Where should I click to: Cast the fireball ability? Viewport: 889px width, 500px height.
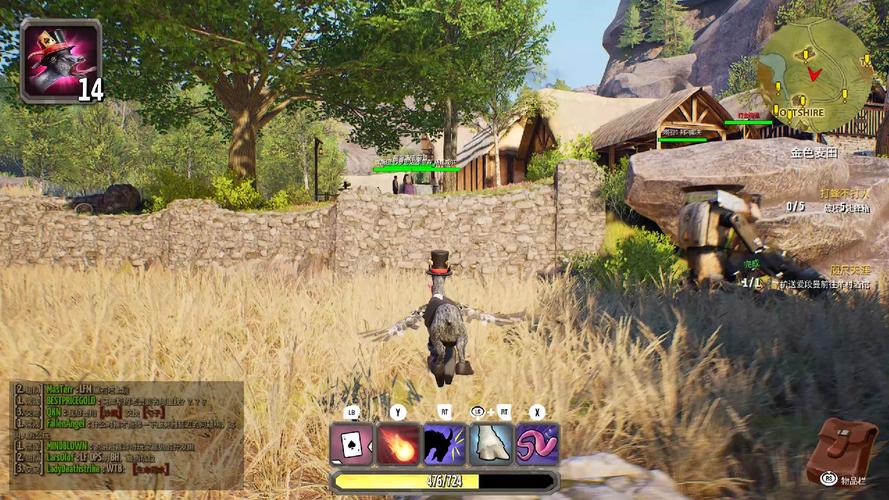click(x=398, y=444)
